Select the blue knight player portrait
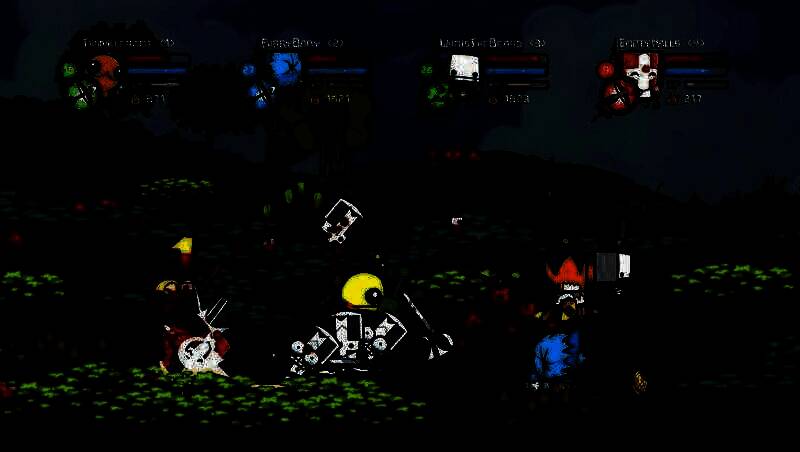Screen dimensions: 800x452 tap(285, 69)
